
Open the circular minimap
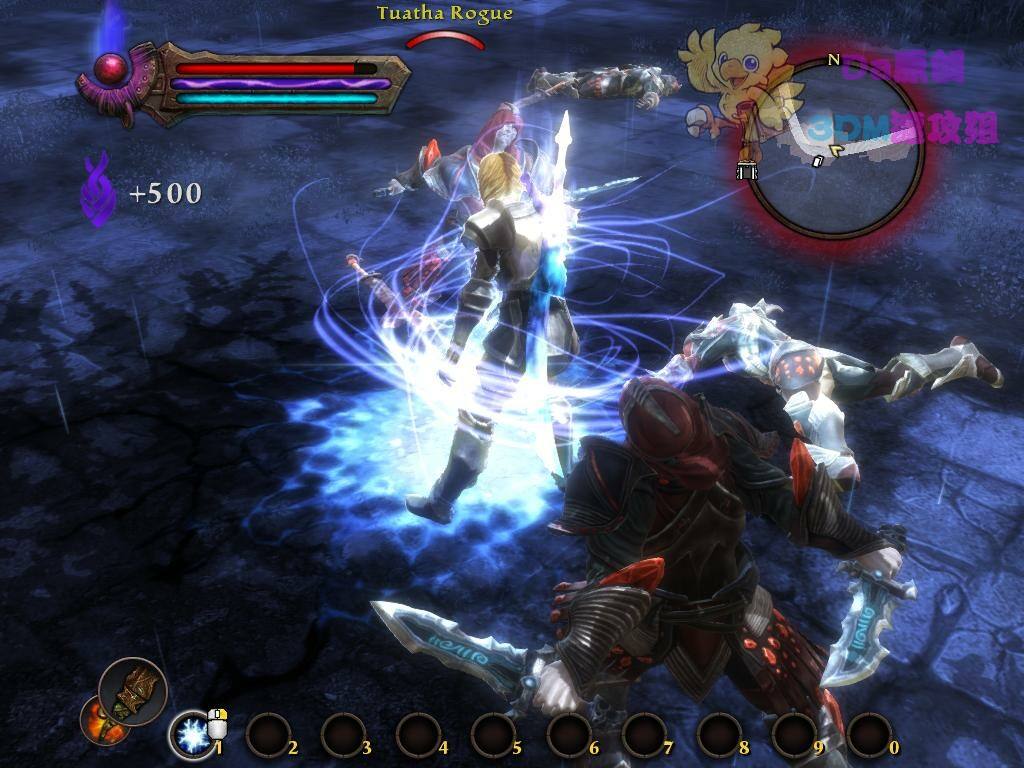[835, 150]
